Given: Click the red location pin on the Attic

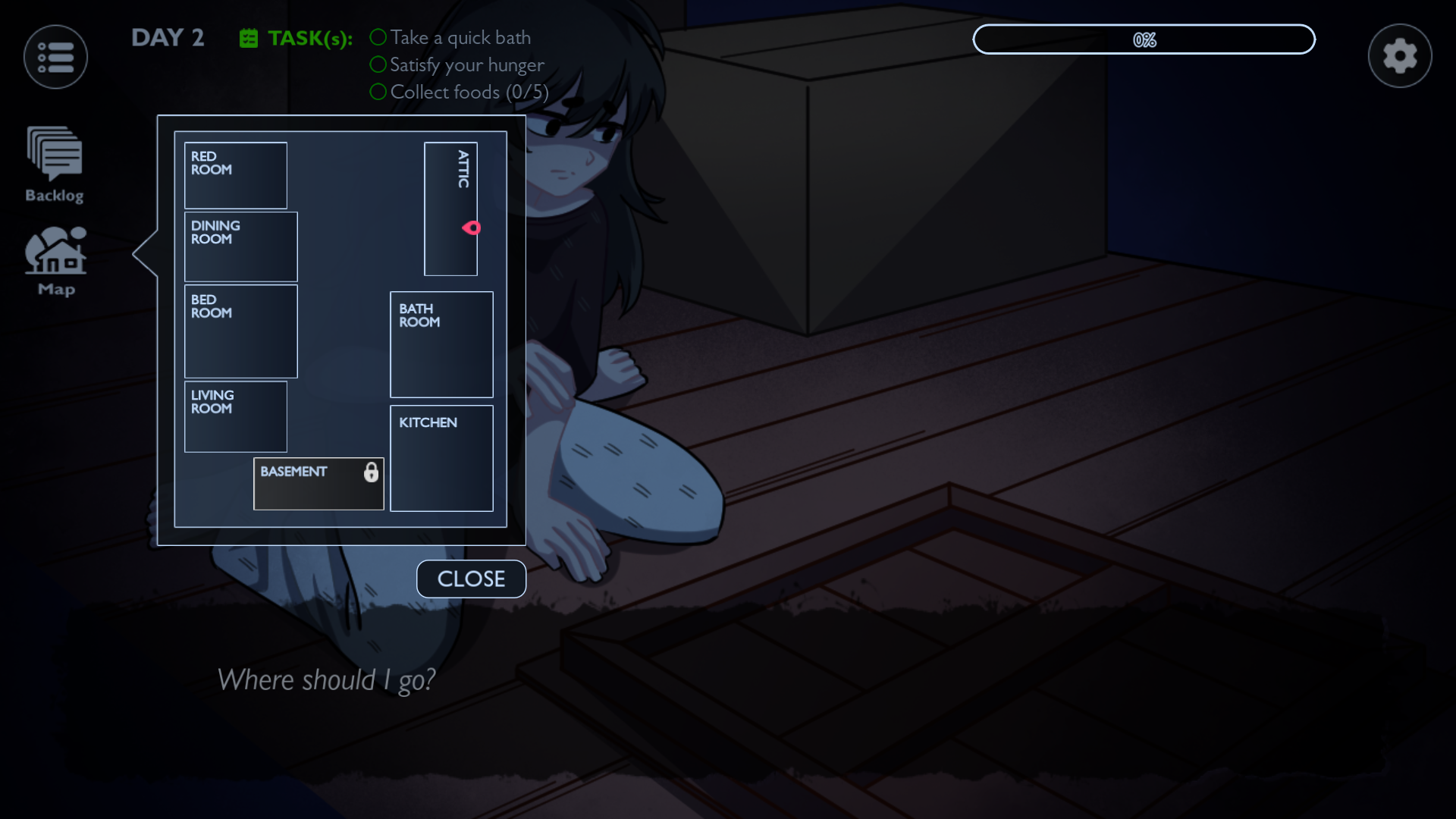Looking at the screenshot, I should coord(472,227).
